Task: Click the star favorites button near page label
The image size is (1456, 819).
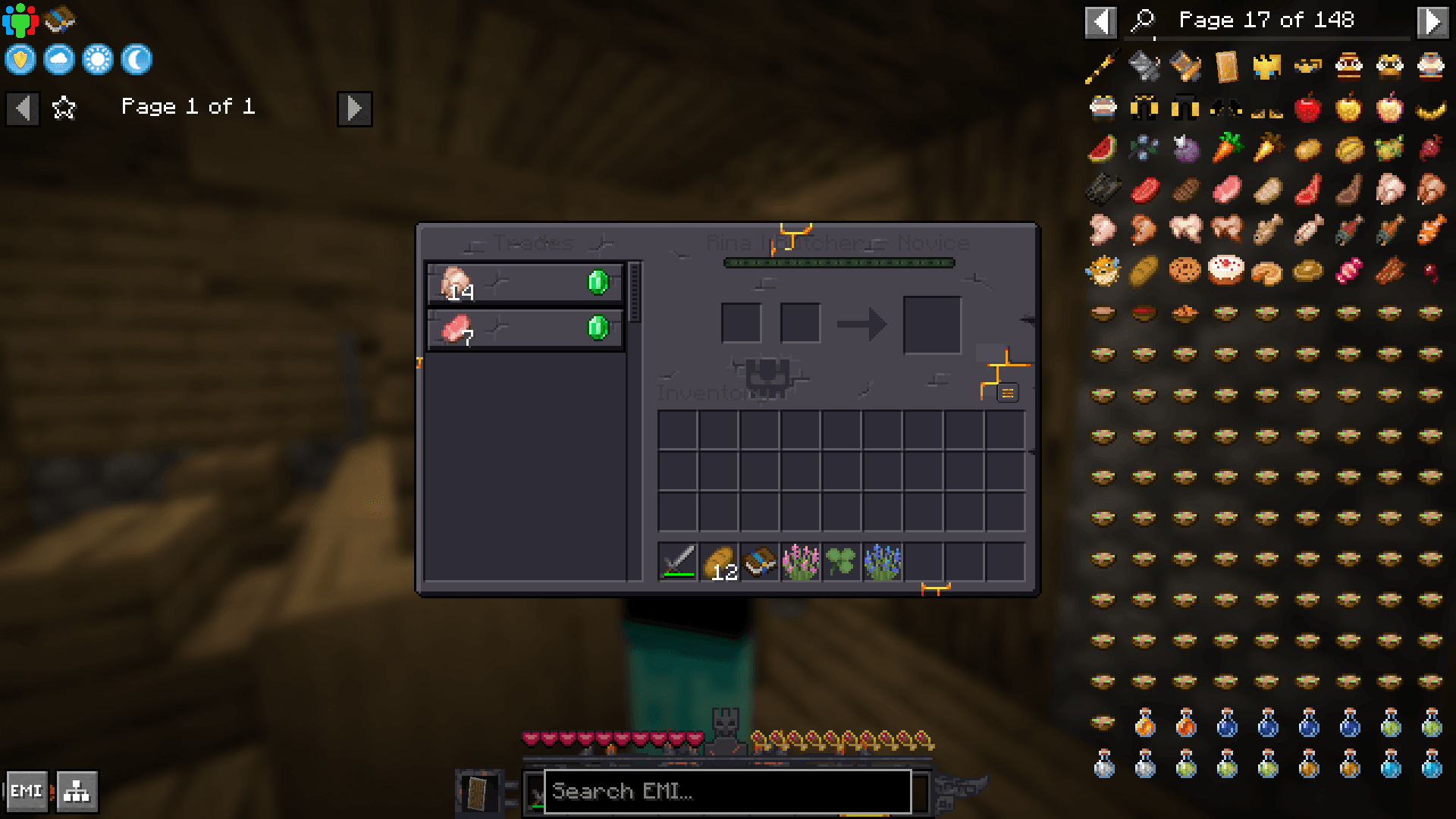Action: click(64, 108)
